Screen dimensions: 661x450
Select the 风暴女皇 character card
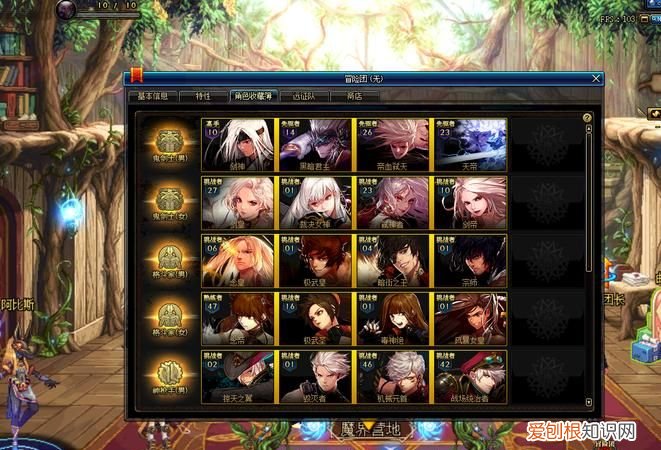point(469,318)
